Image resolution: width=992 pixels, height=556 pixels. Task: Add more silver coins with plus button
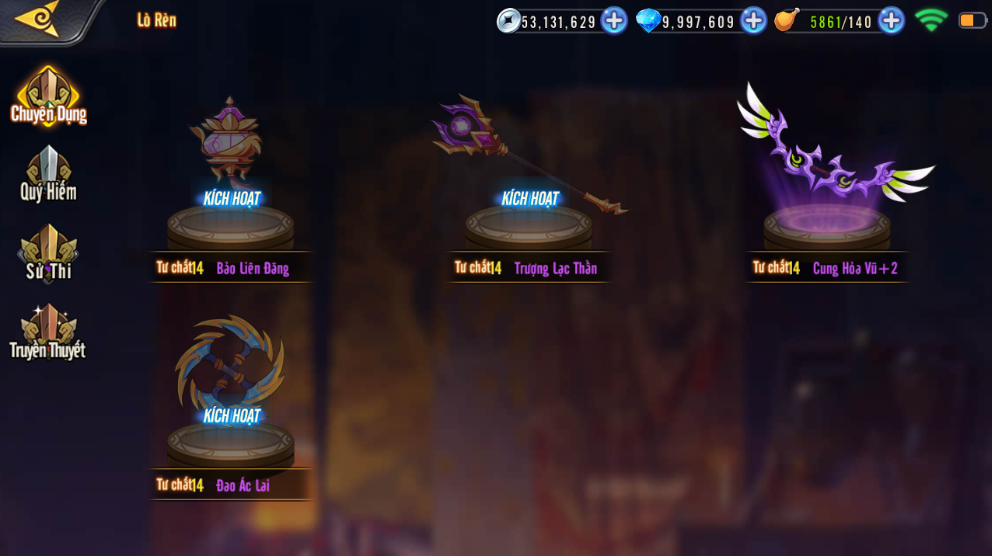coord(614,20)
